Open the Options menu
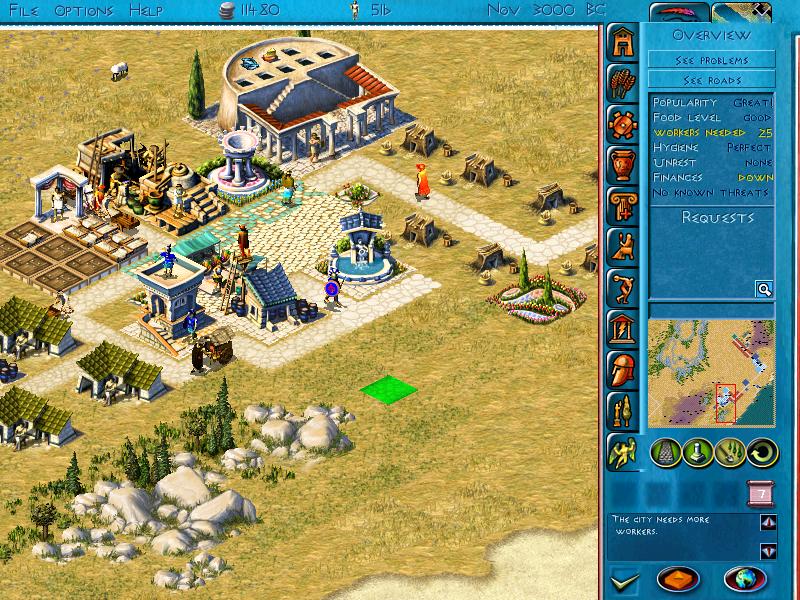This screenshot has width=800, height=600. 84,11
